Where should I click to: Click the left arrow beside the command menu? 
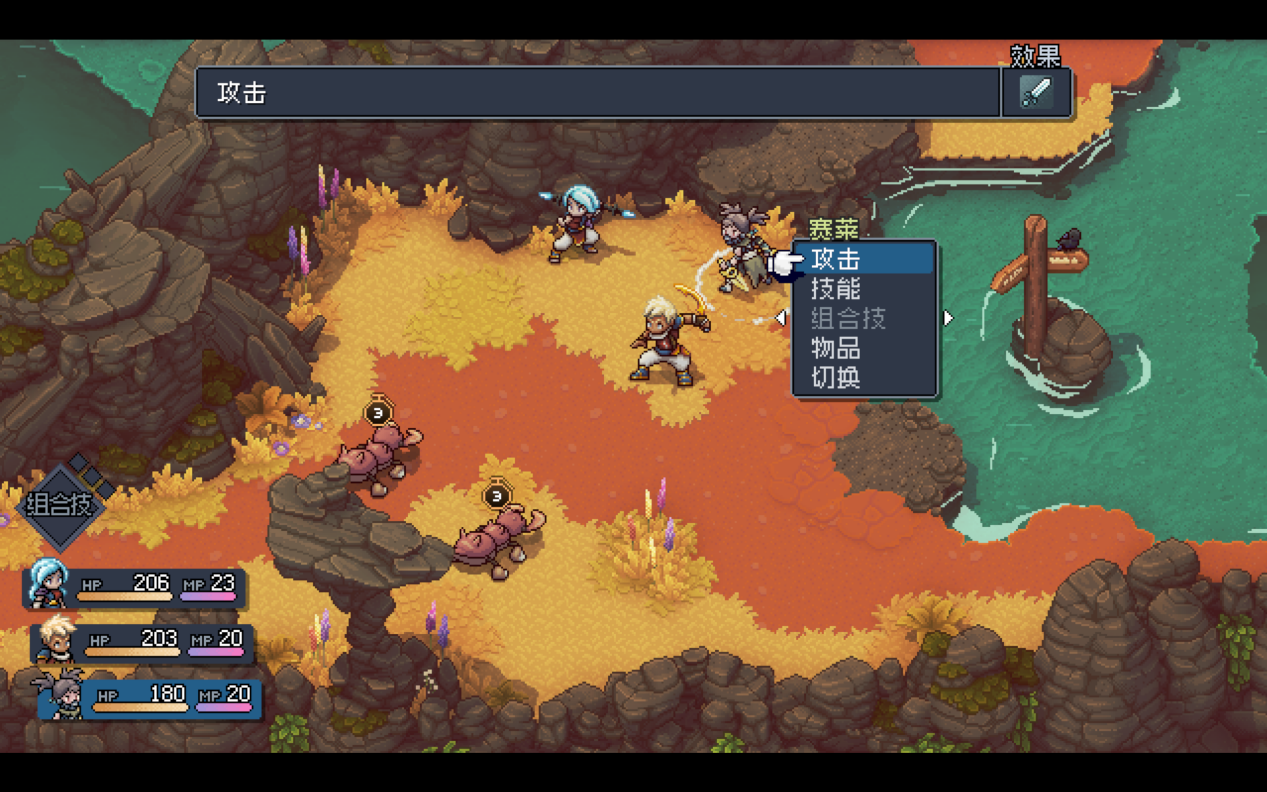781,318
